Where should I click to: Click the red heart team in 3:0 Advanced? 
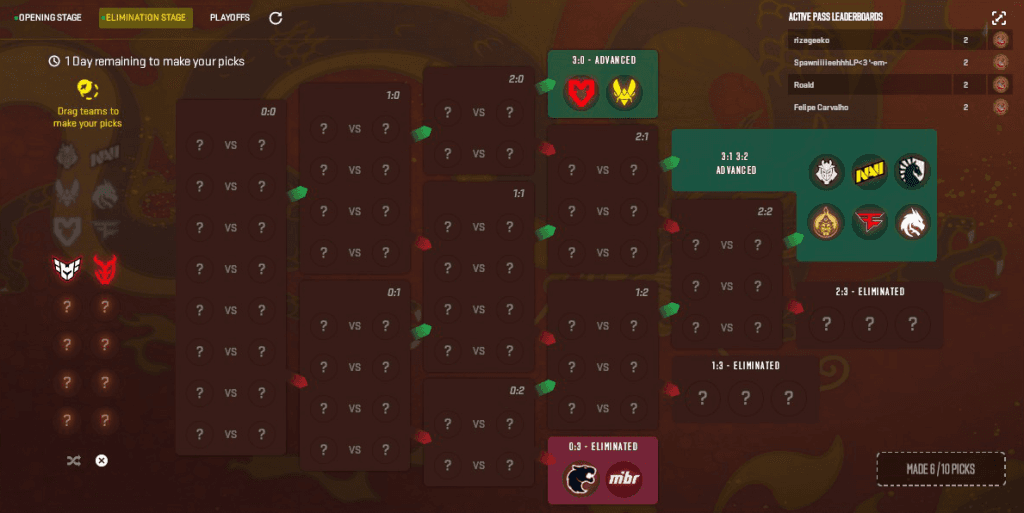[581, 92]
